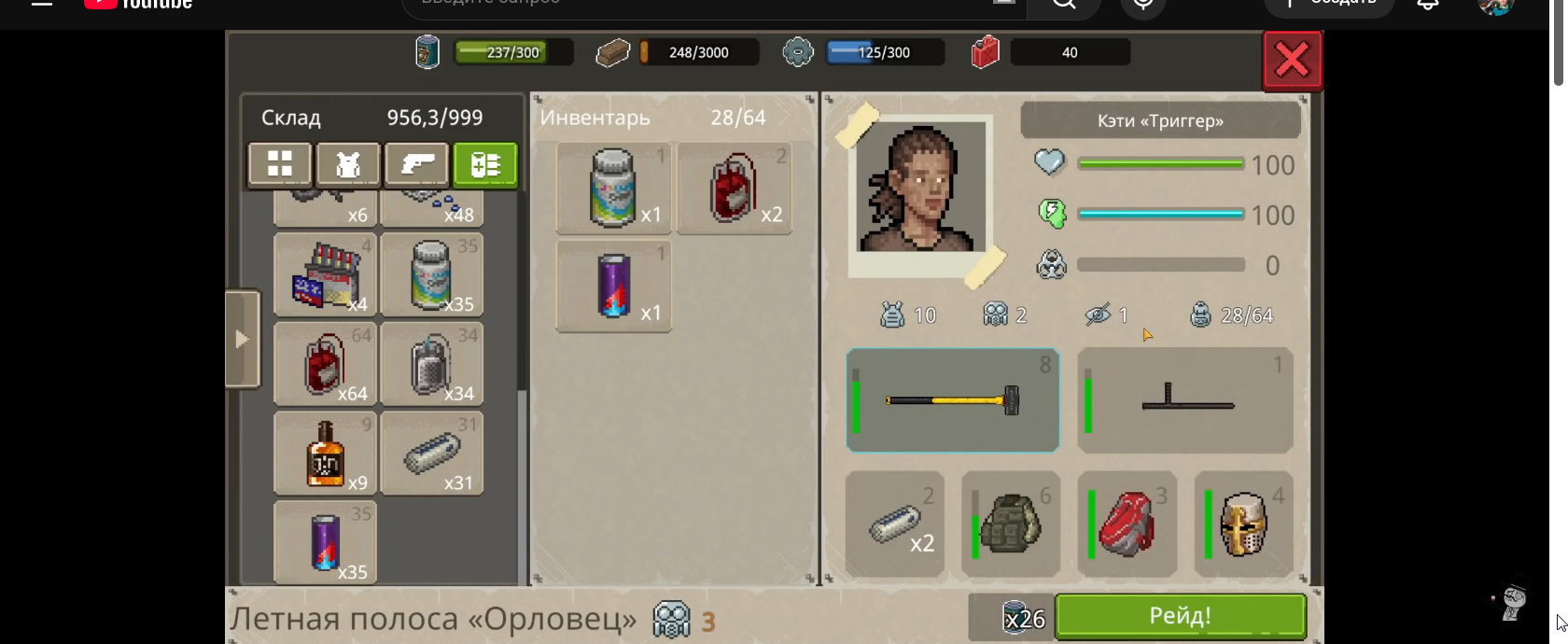Select the fireworks box stack in storage
1568x644 pixels.
click(325, 274)
